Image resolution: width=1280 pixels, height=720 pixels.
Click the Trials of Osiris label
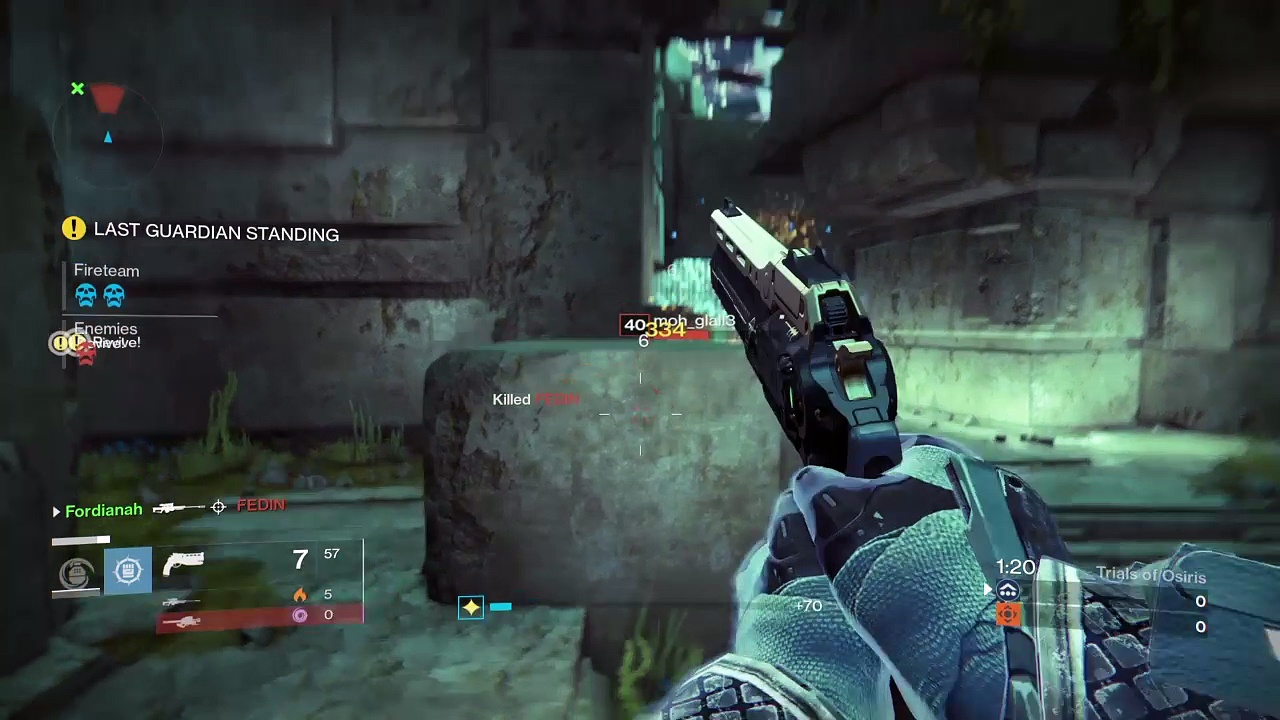1150,575
